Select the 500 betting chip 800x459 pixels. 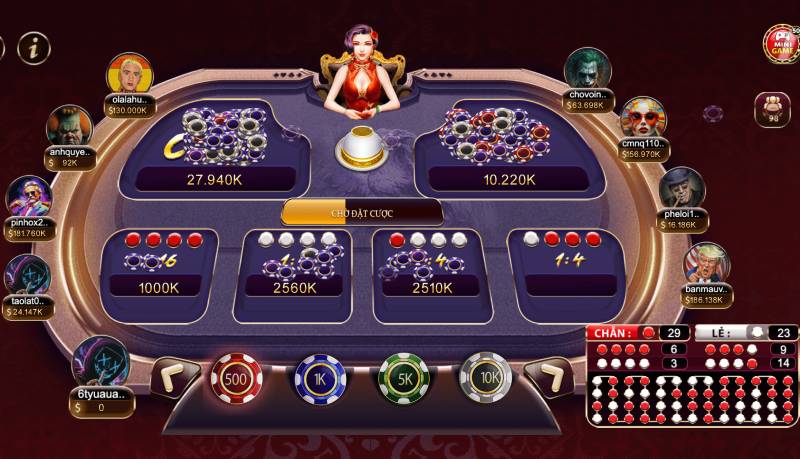point(236,380)
